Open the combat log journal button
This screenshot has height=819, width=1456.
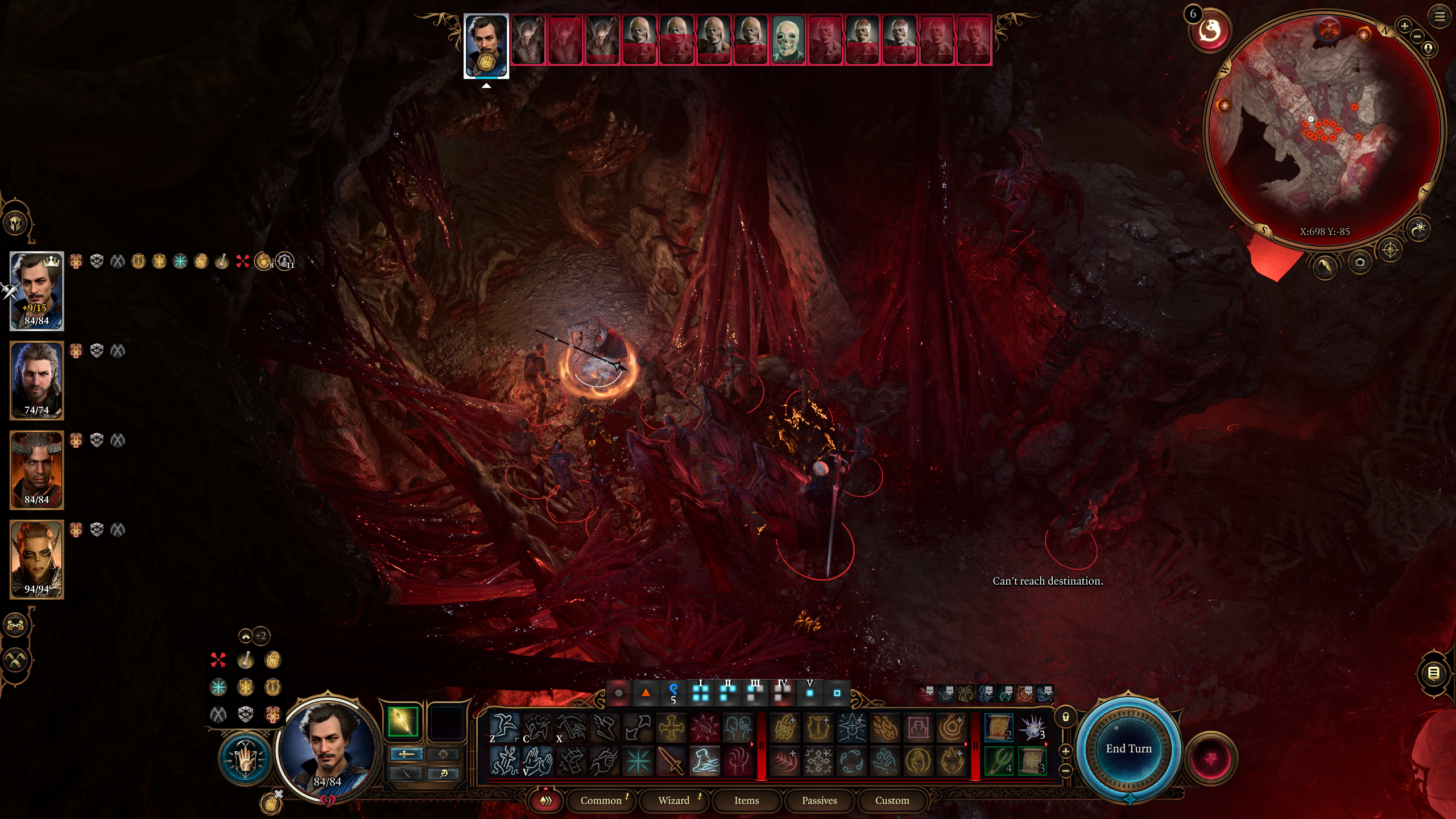[x=1434, y=673]
